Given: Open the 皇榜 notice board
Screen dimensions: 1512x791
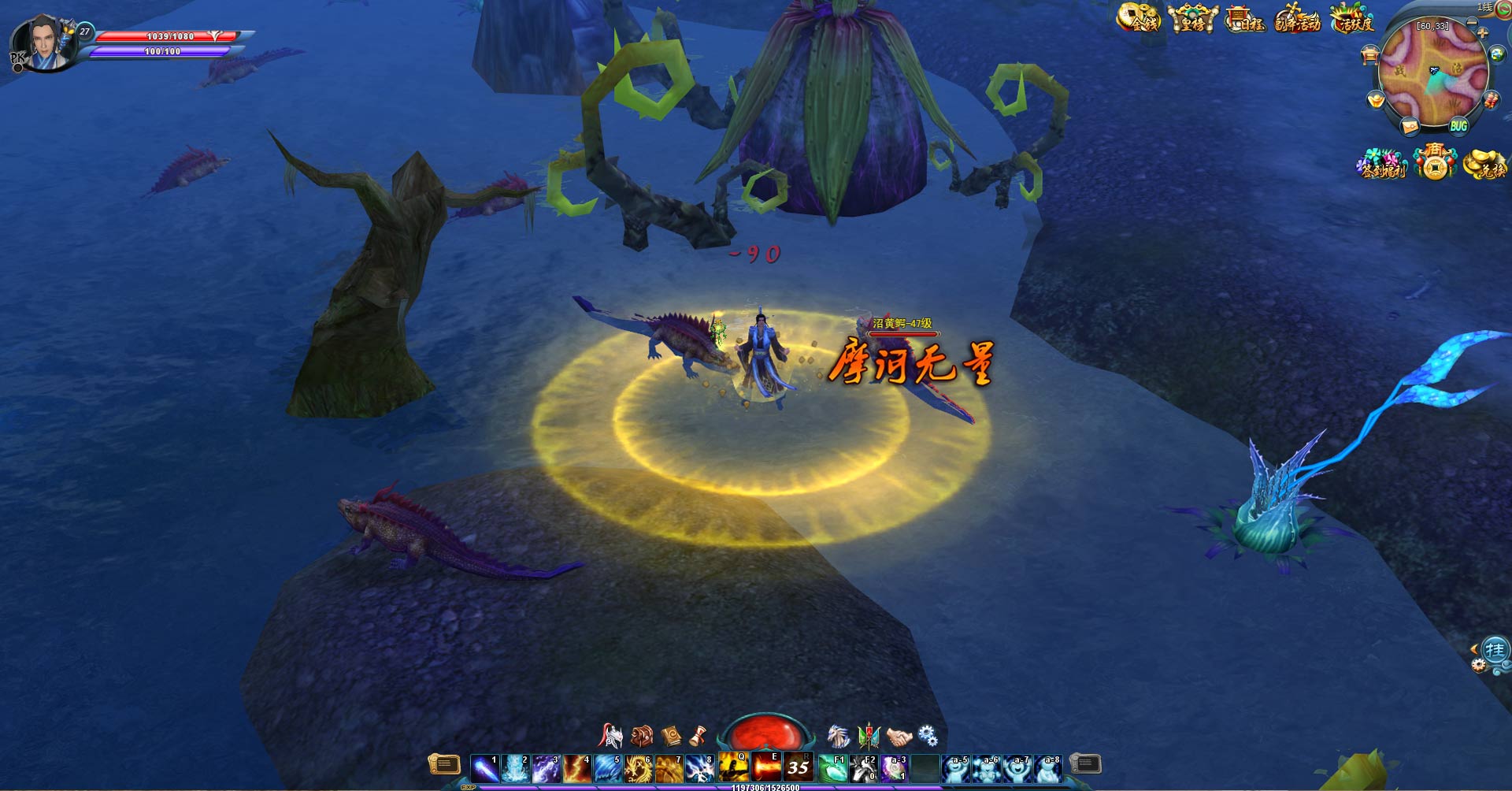Looking at the screenshot, I should pos(1192,19).
